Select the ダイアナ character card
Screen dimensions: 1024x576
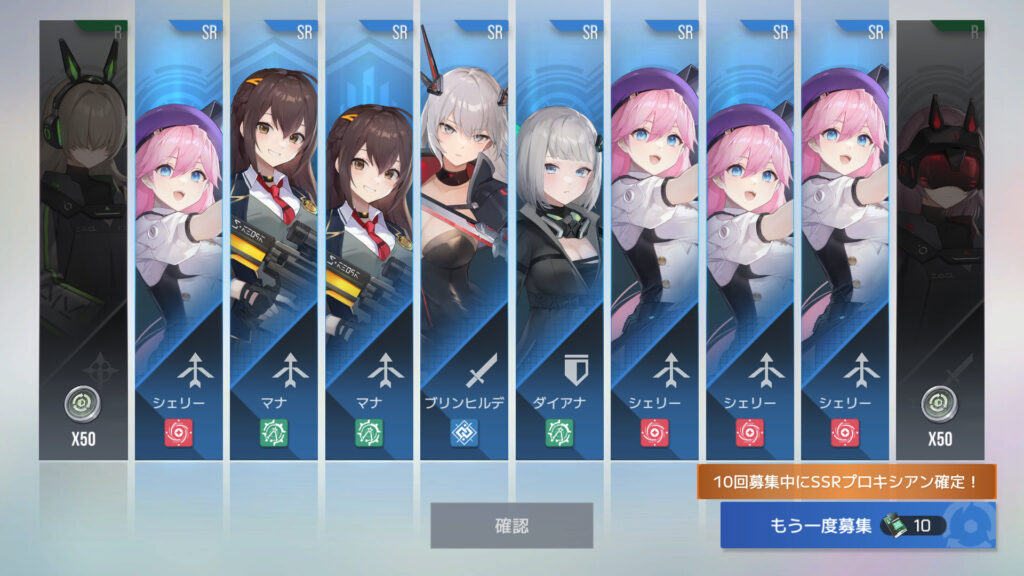click(x=559, y=240)
